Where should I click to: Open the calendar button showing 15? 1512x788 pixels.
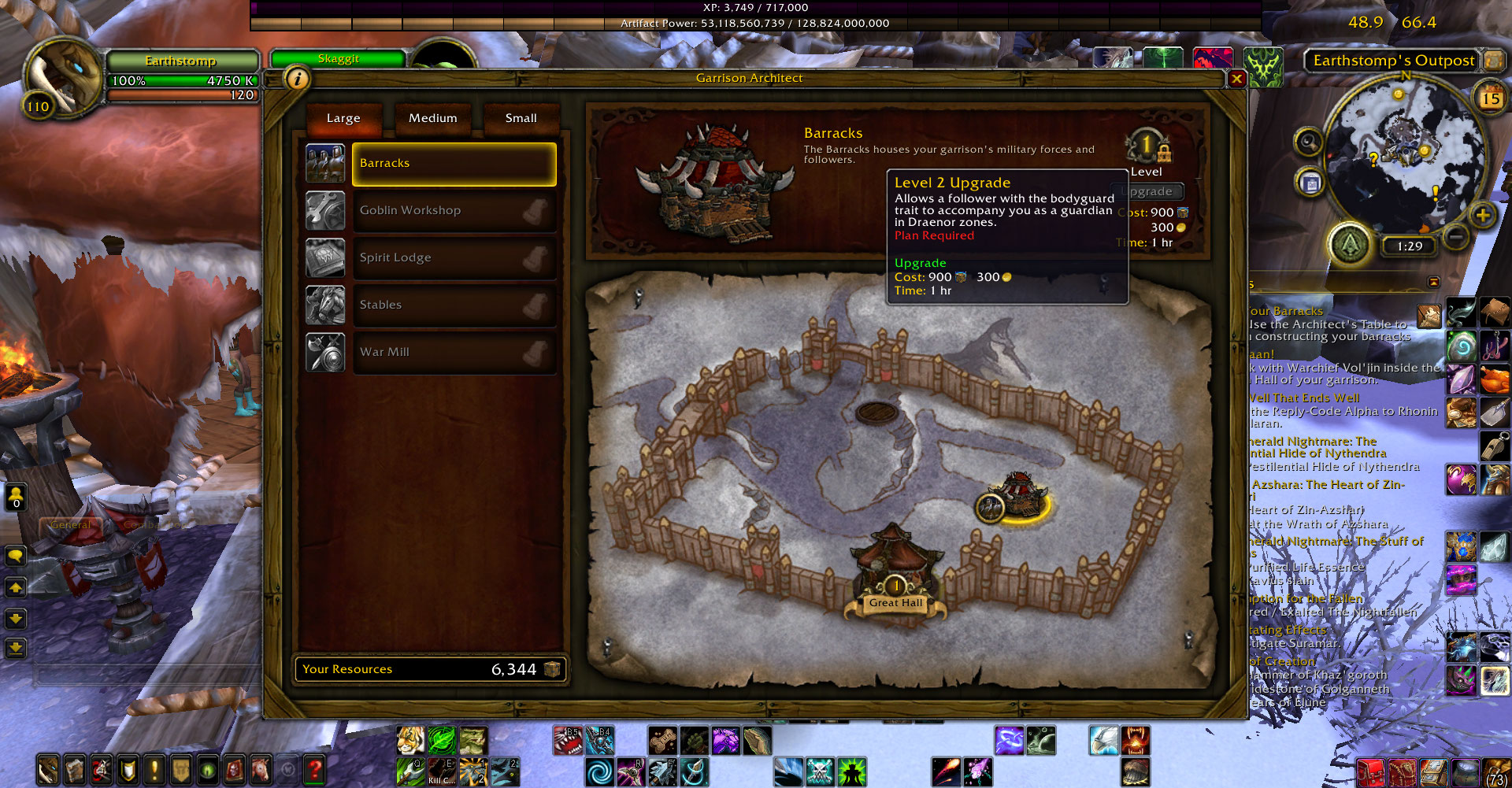point(1490,98)
